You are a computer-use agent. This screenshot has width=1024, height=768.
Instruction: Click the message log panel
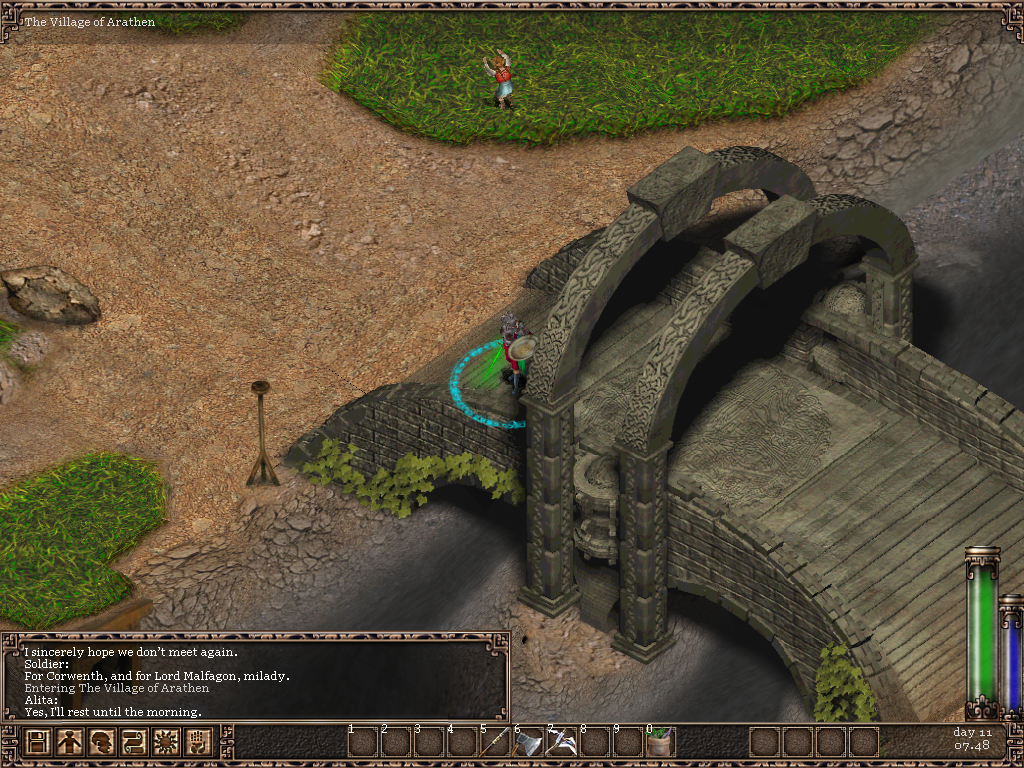[x=256, y=676]
